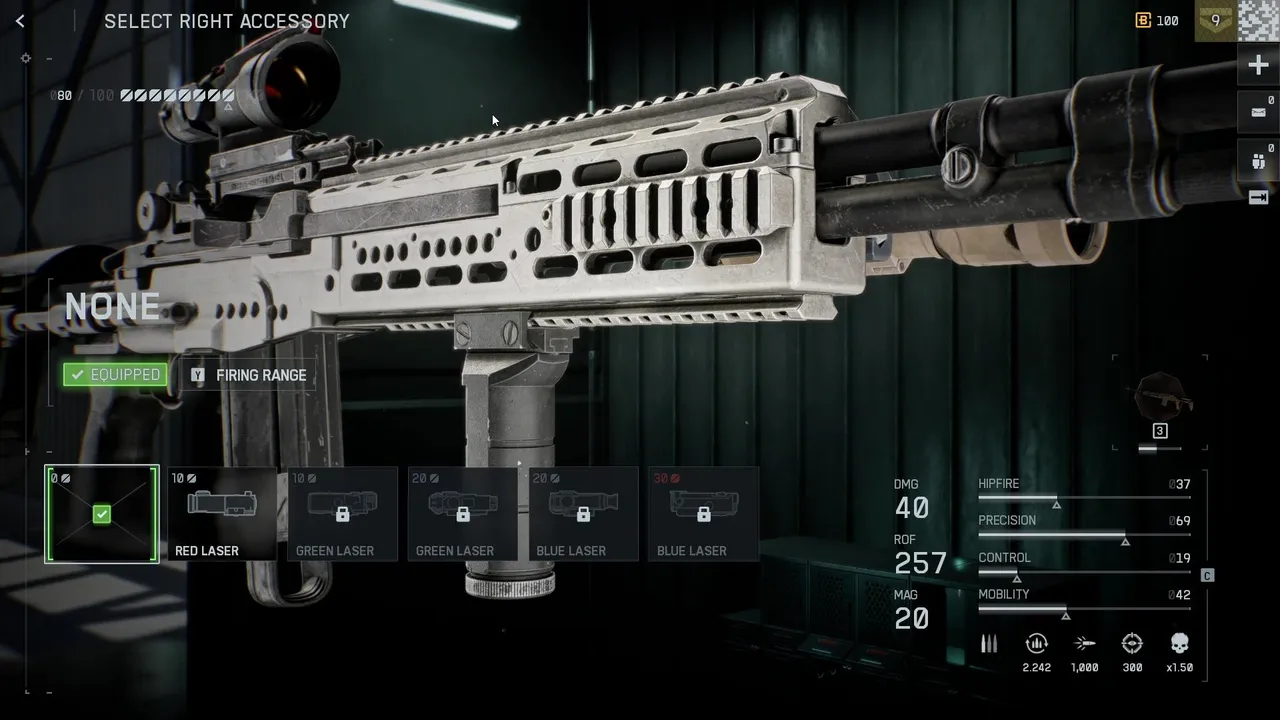Click the rank 9 badge
1280x720 pixels.
[1215, 20]
